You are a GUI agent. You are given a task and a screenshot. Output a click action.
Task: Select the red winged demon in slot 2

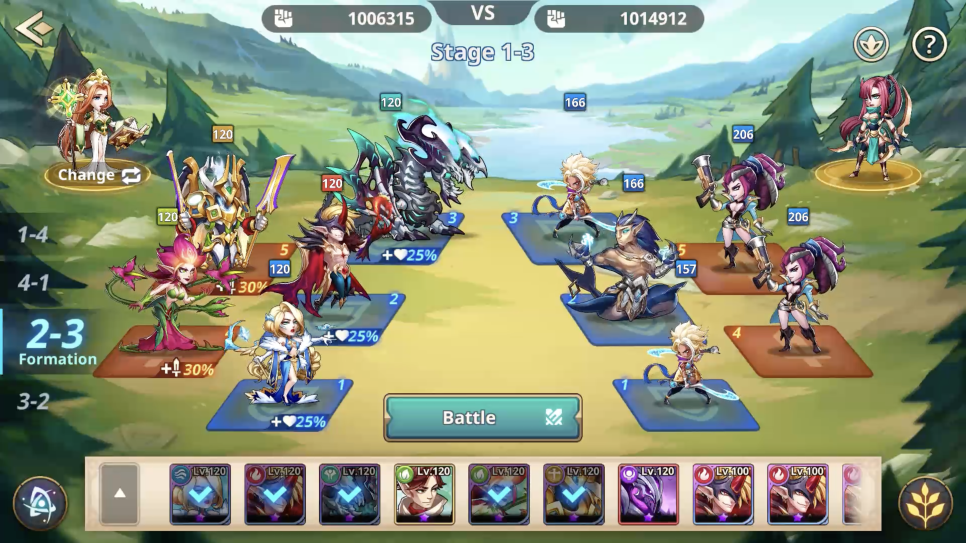click(x=335, y=260)
